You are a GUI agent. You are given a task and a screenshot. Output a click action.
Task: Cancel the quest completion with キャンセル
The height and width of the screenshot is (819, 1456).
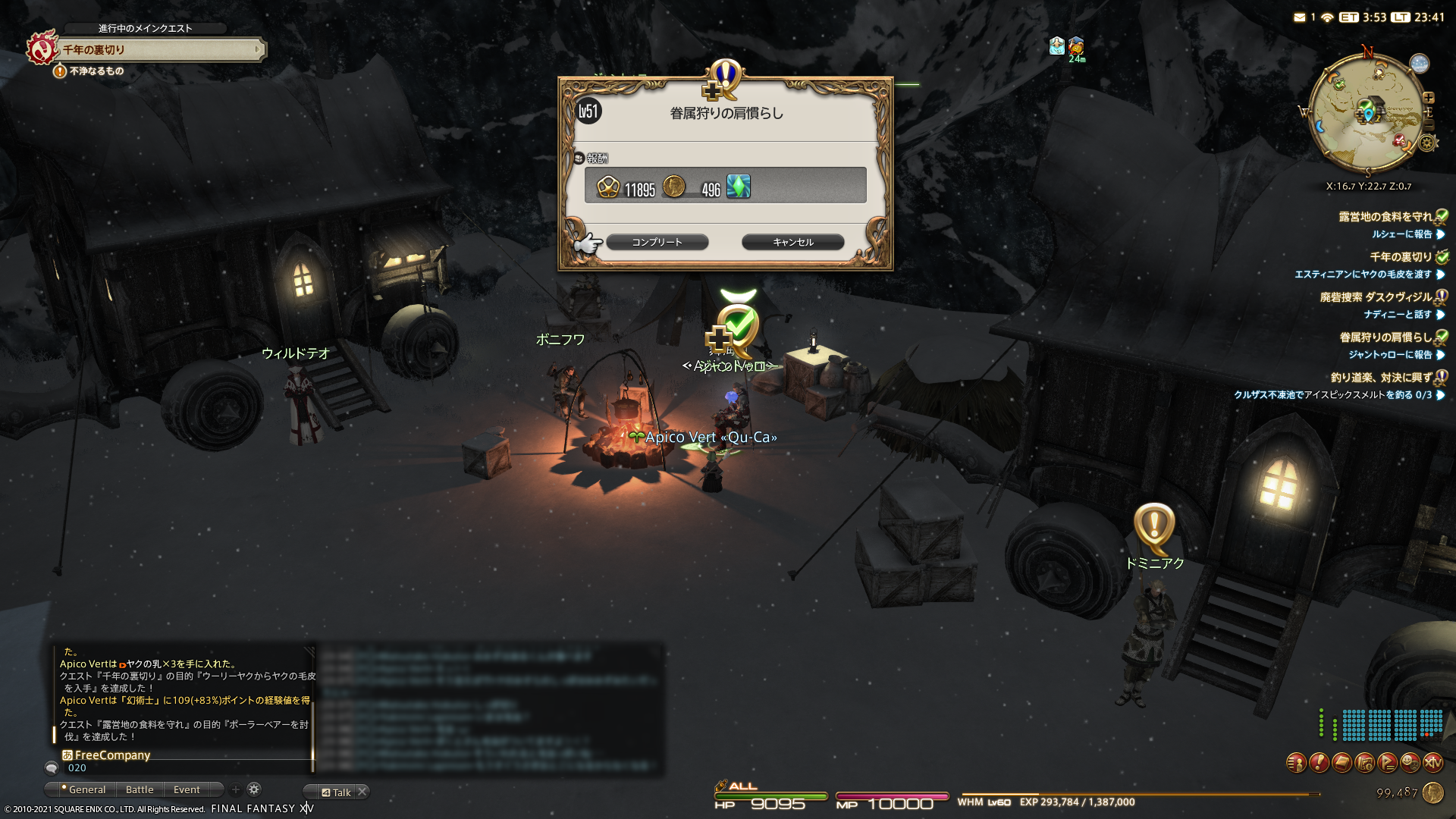[x=792, y=242]
